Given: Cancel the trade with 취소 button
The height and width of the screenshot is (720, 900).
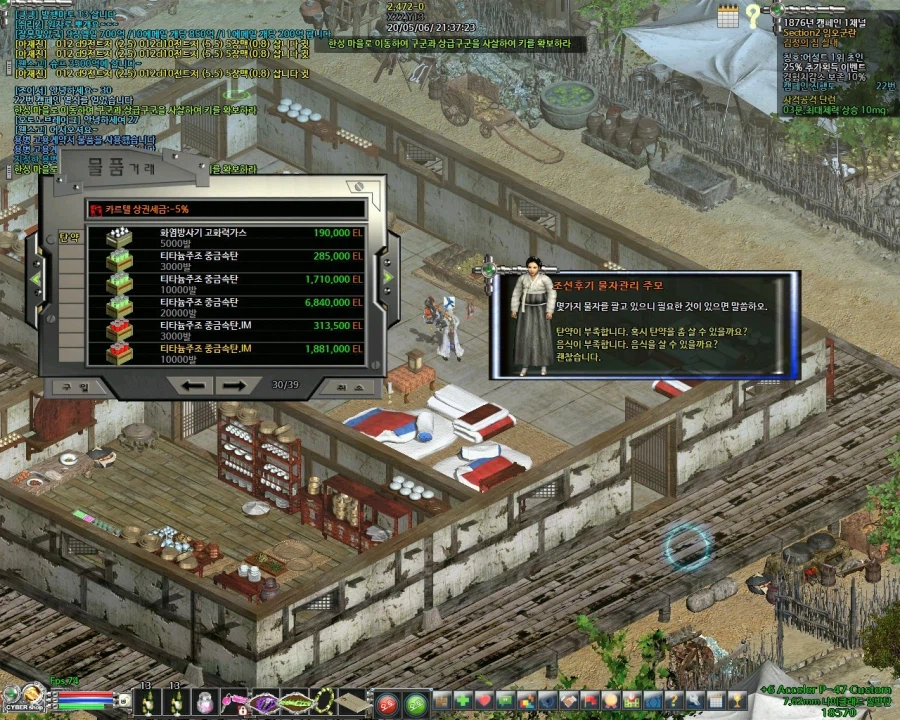Looking at the screenshot, I should click(x=342, y=386).
